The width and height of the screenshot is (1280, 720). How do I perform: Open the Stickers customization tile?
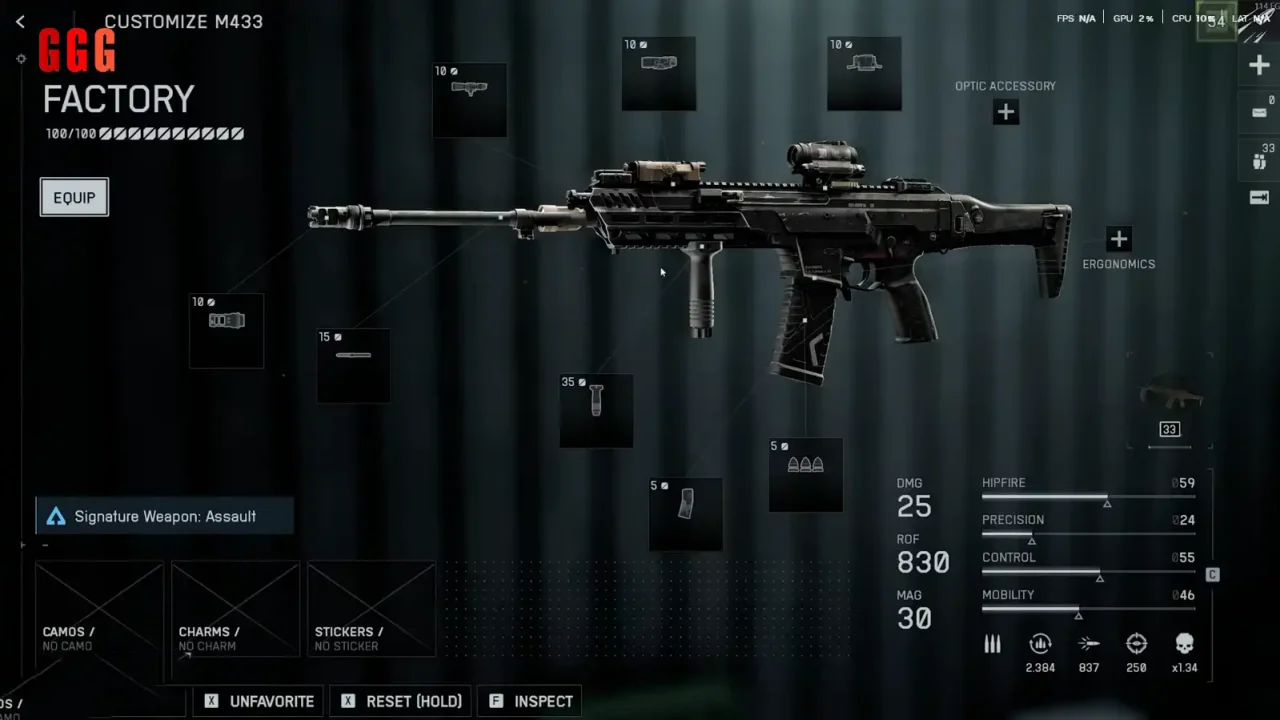pyautogui.click(x=371, y=608)
